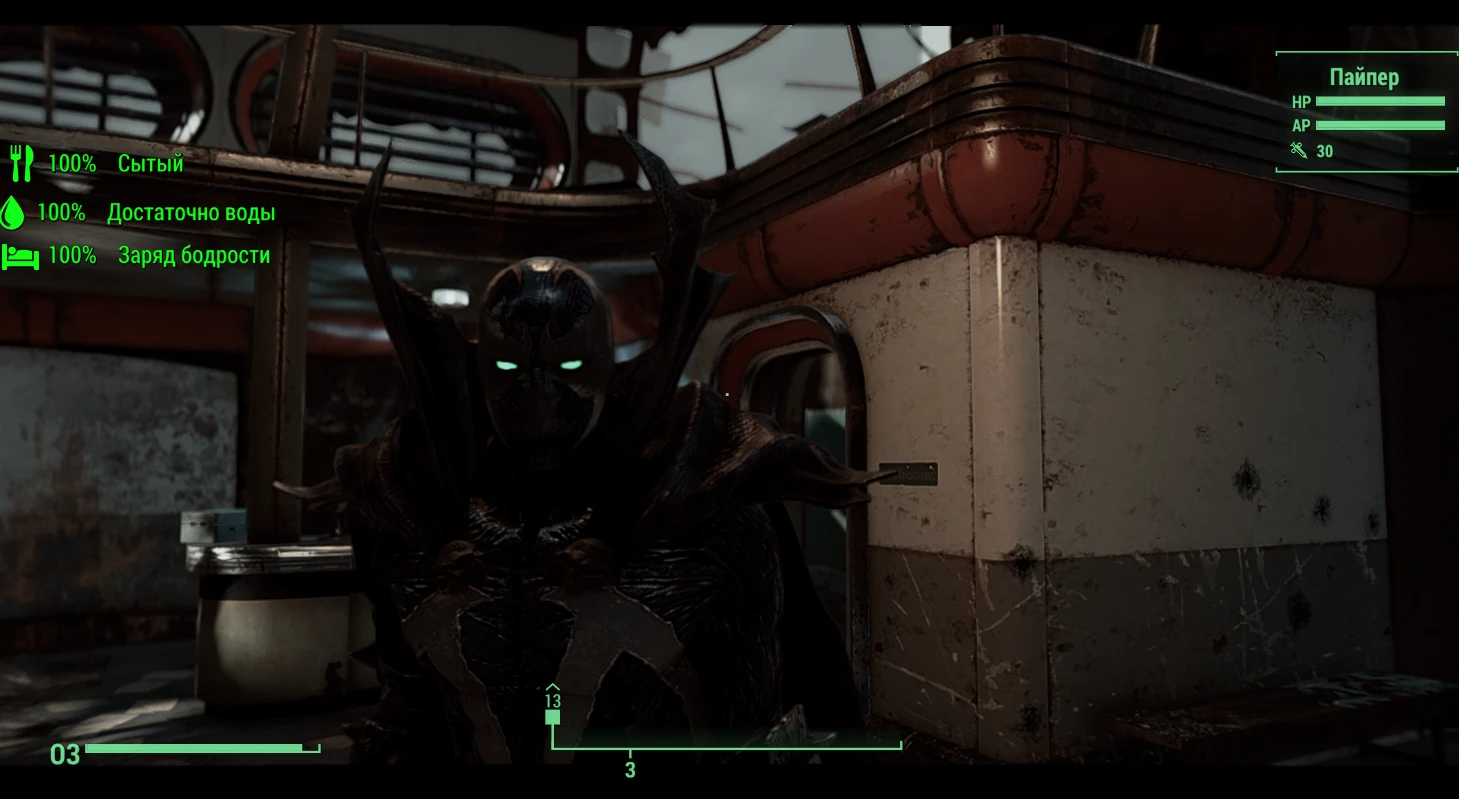1459x799 pixels.
Task: Toggle the Достаточно воды status indicator
Action: point(190,212)
